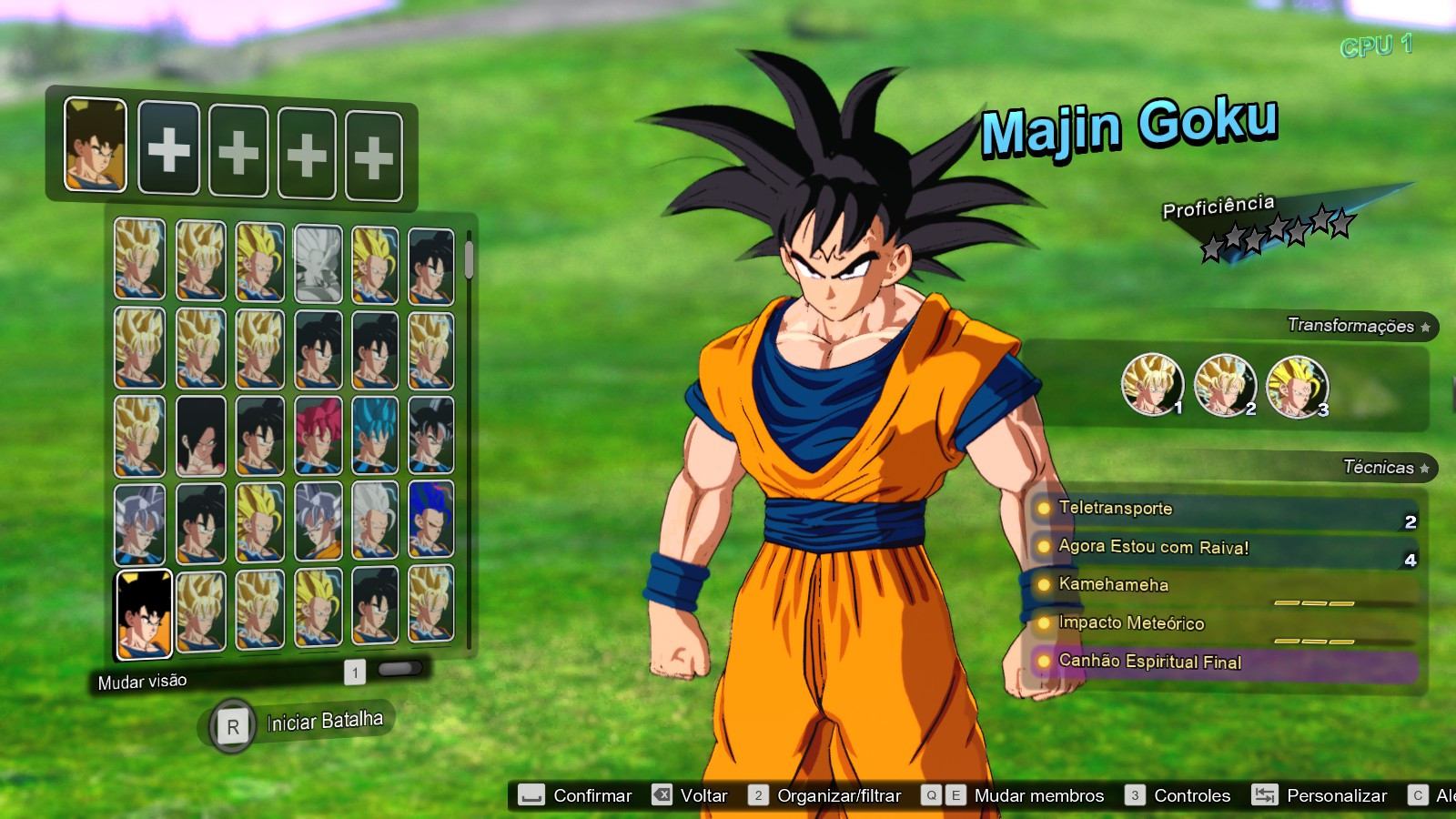Click an empty plus team slot
The image size is (1456, 819).
pos(168,147)
